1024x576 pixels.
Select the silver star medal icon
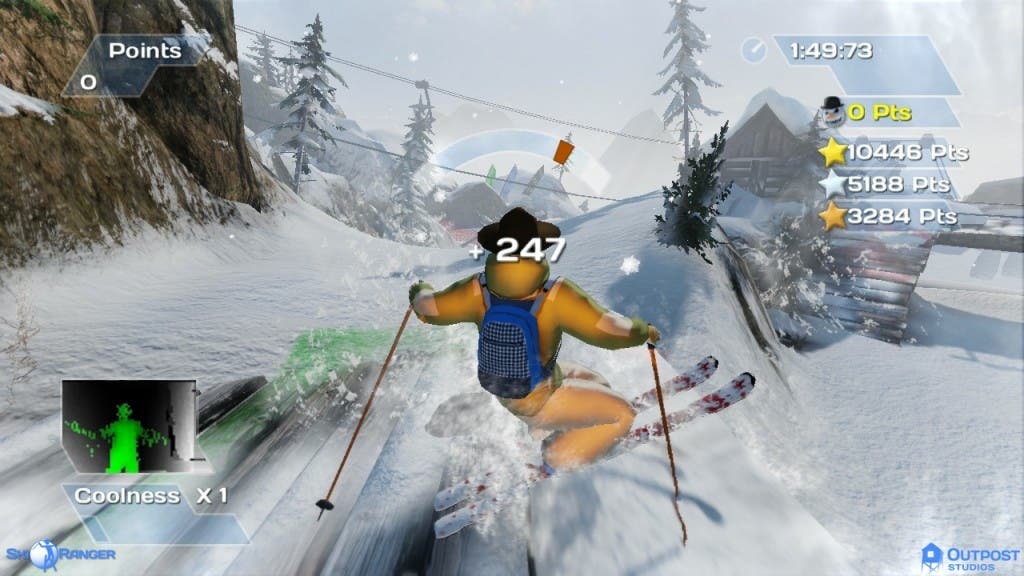832,184
